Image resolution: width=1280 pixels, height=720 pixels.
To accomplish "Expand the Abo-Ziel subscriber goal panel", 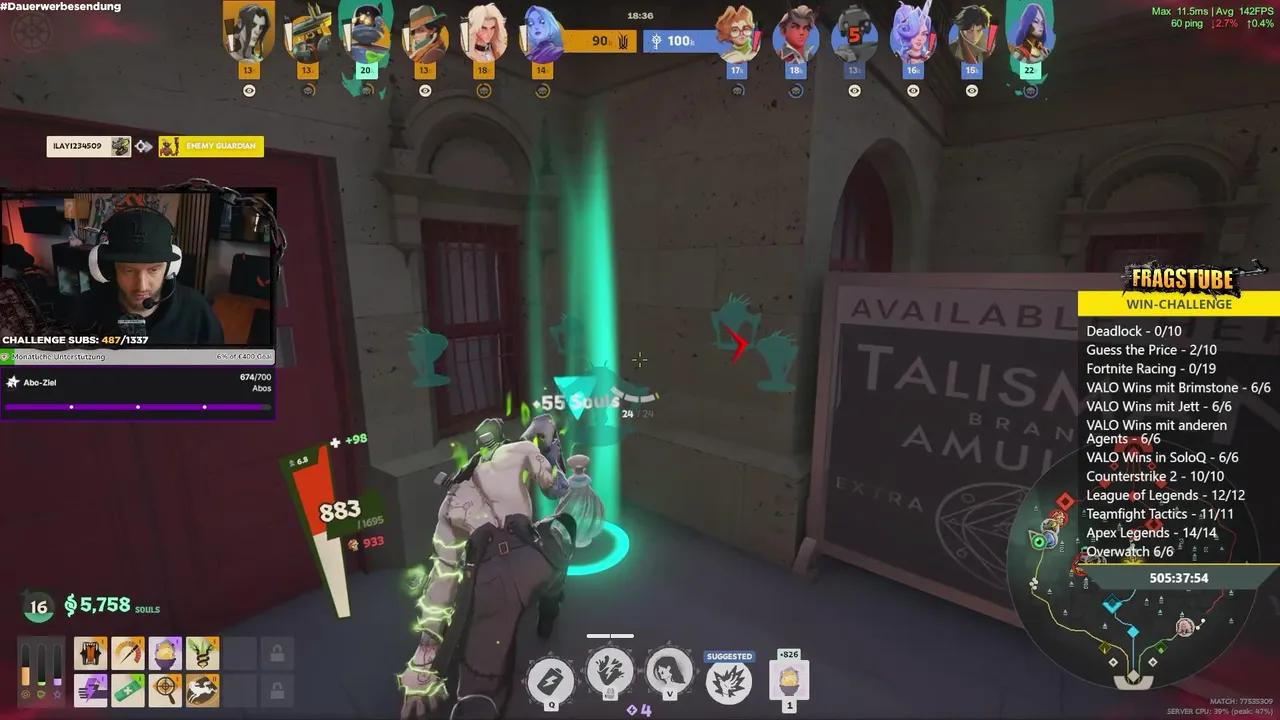I will [x=137, y=387].
